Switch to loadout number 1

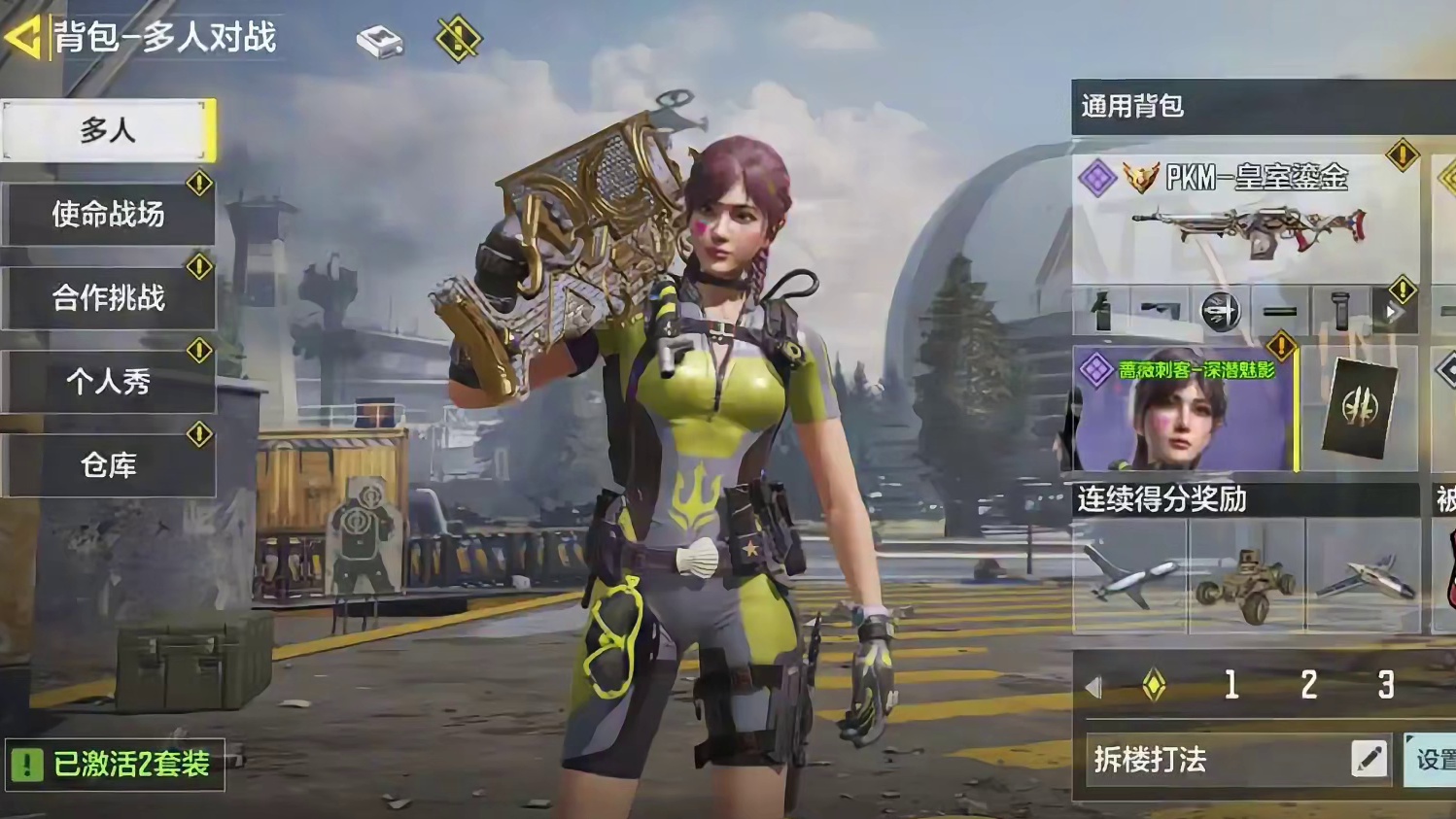click(1231, 686)
